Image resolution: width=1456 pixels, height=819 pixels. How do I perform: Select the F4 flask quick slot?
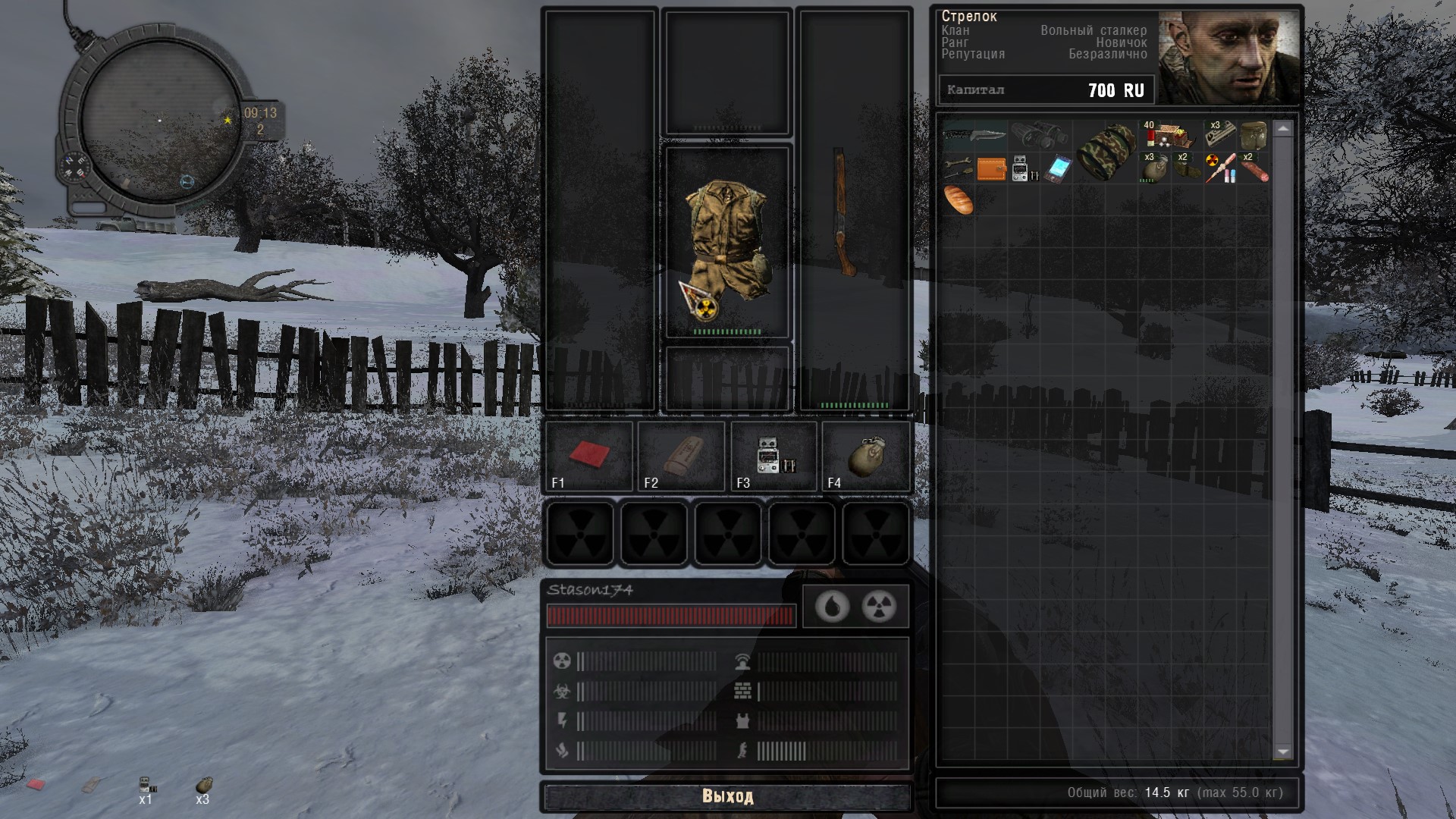tap(866, 456)
